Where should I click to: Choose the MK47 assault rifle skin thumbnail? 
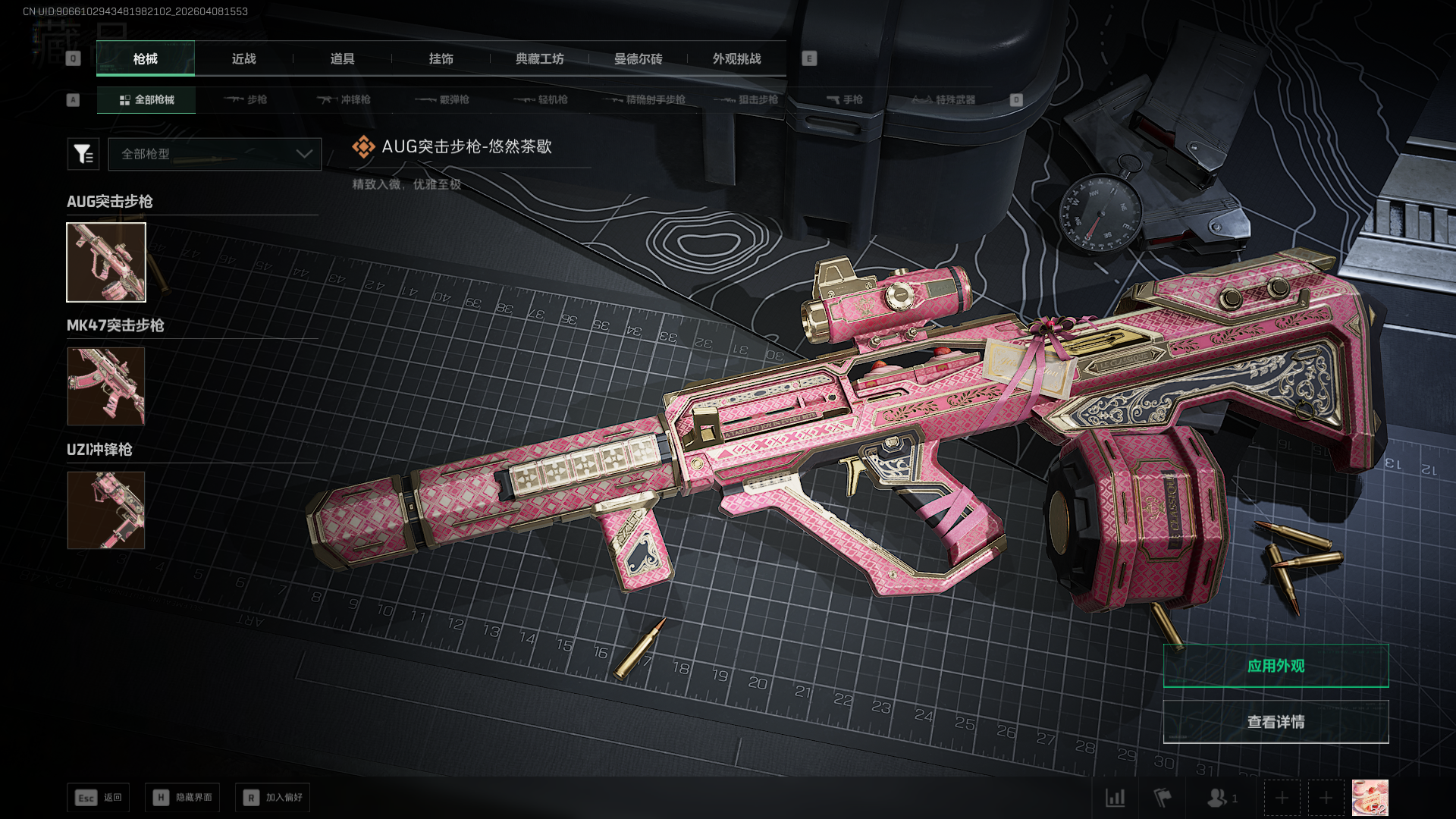[106, 386]
